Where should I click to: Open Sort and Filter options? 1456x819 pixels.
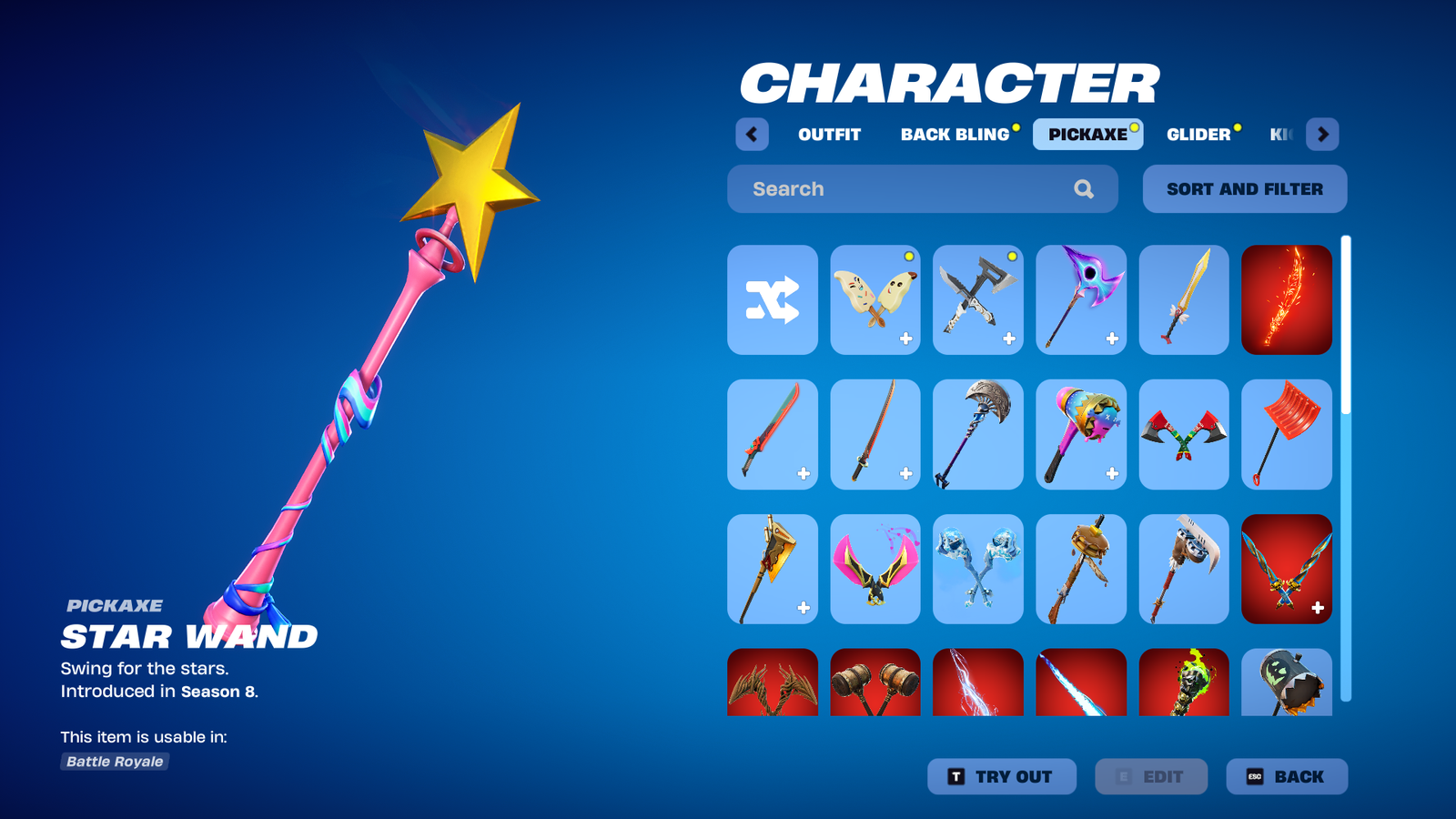tap(1244, 189)
